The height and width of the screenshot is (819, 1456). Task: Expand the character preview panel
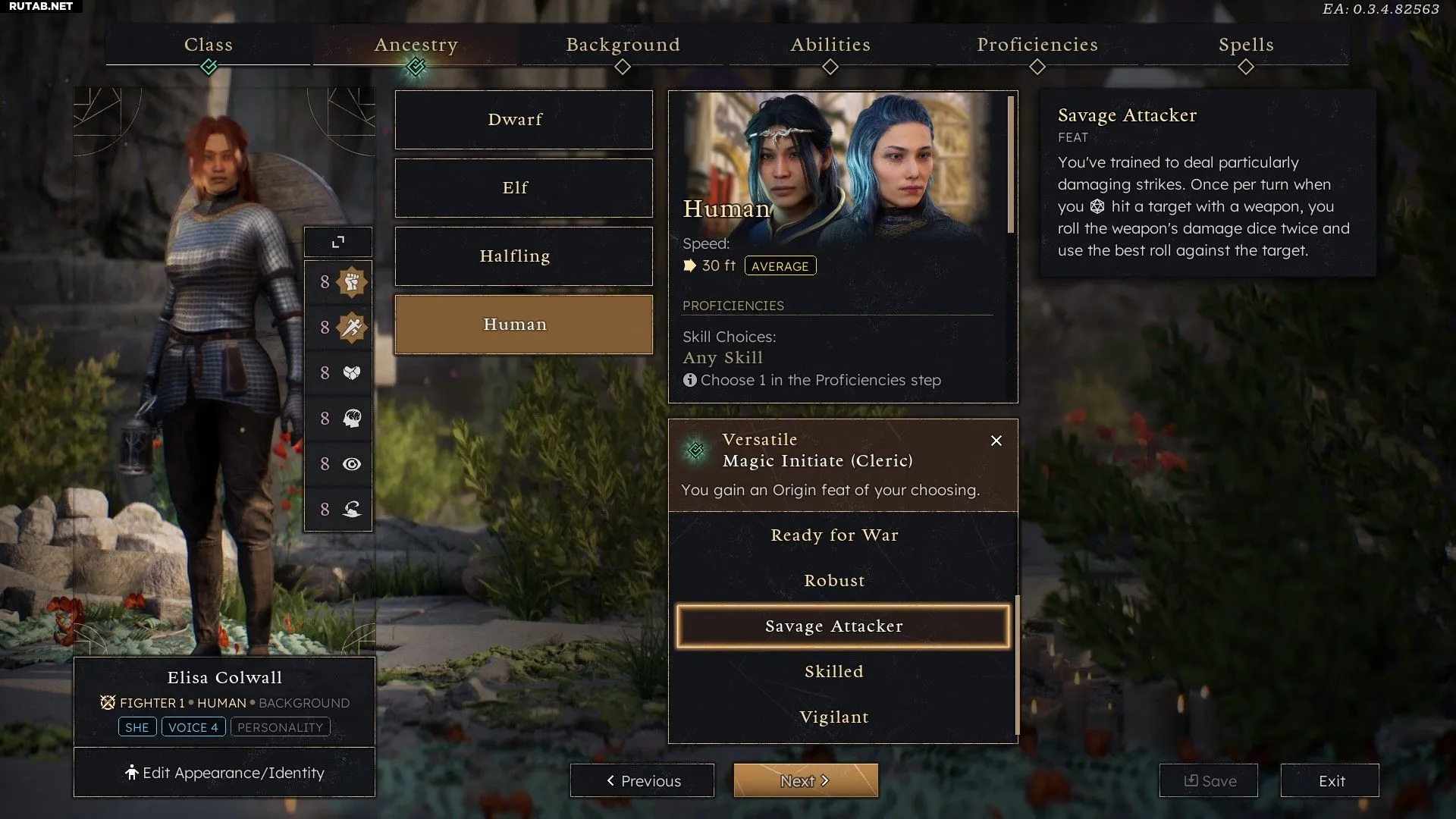(x=338, y=242)
